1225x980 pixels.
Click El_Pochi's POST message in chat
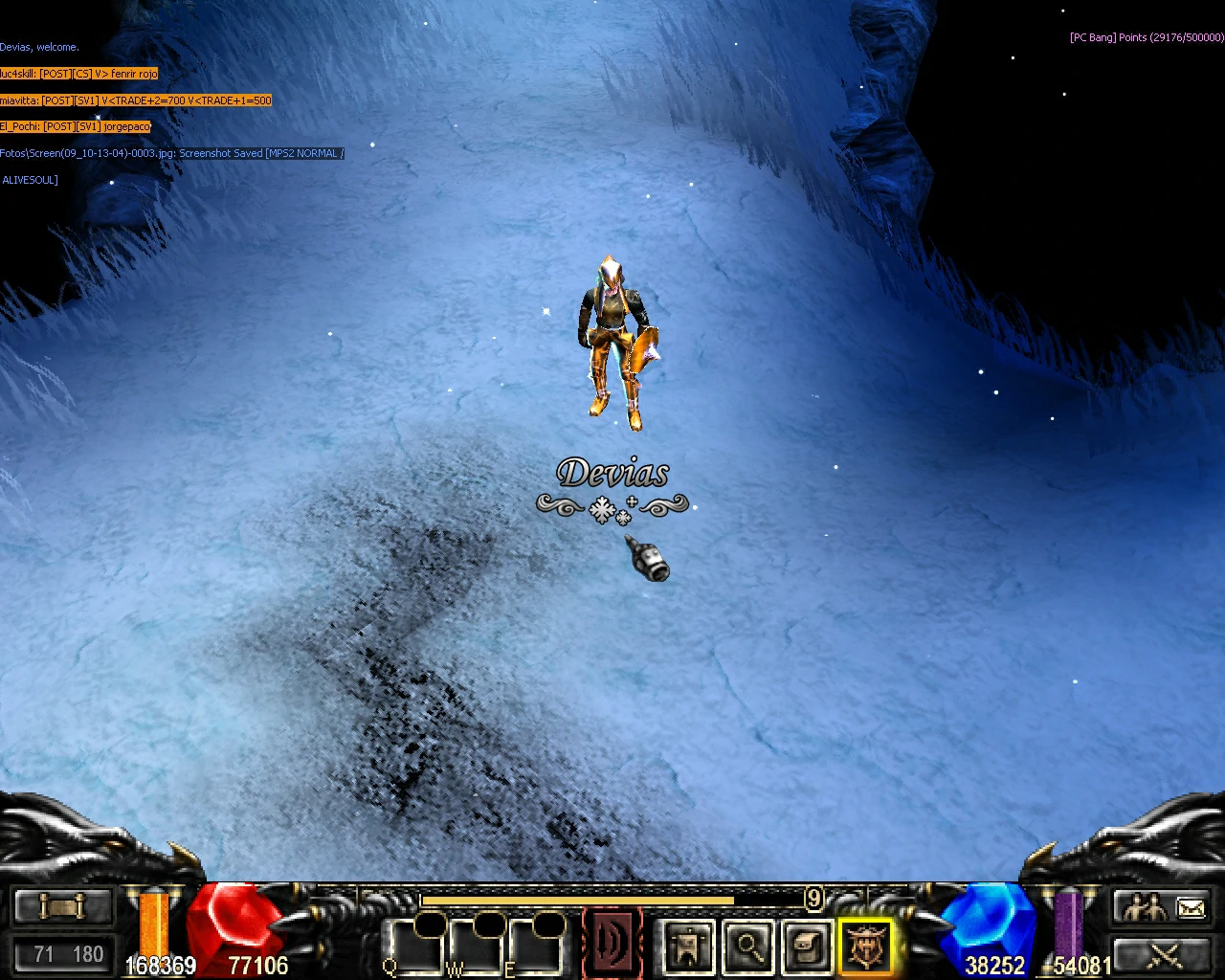75,125
